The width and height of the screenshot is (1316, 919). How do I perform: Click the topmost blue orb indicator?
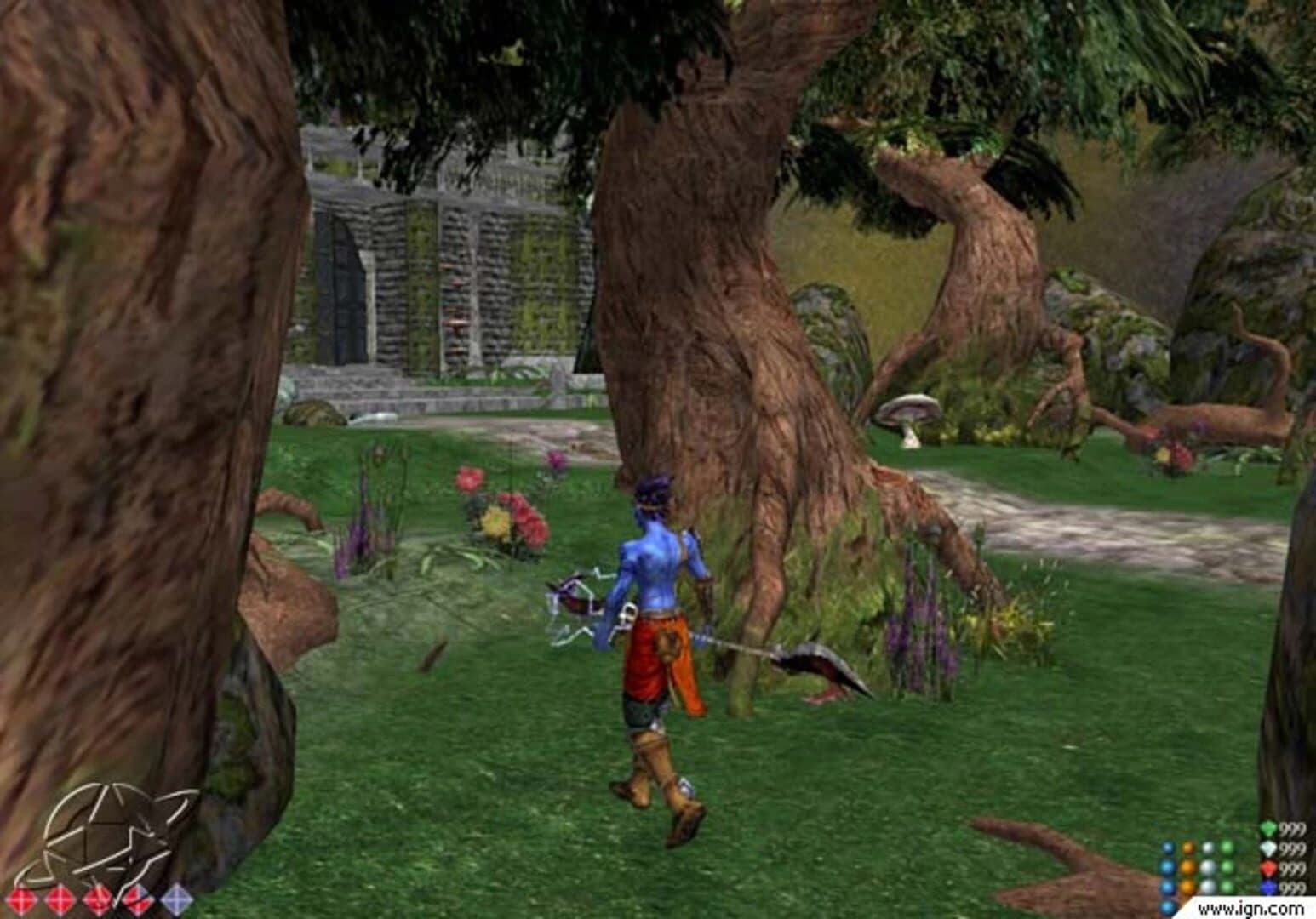click(x=1168, y=848)
